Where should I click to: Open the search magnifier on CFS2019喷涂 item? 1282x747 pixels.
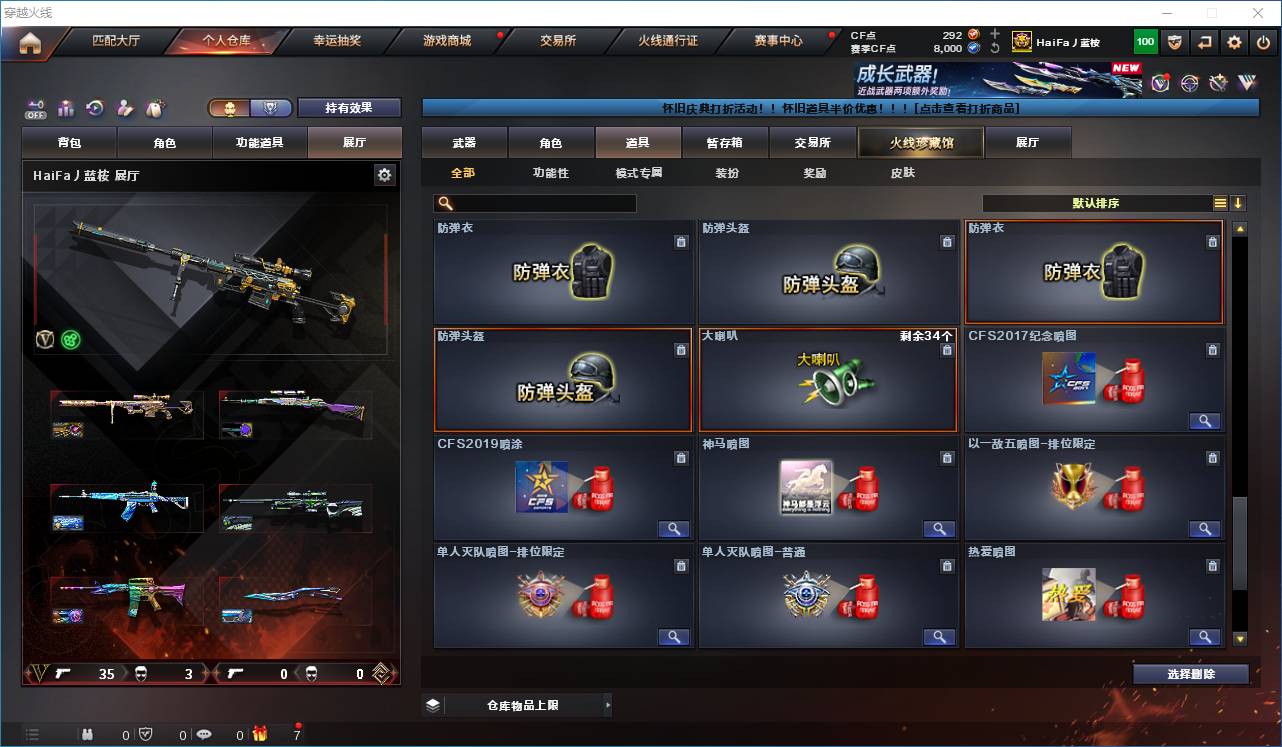674,529
